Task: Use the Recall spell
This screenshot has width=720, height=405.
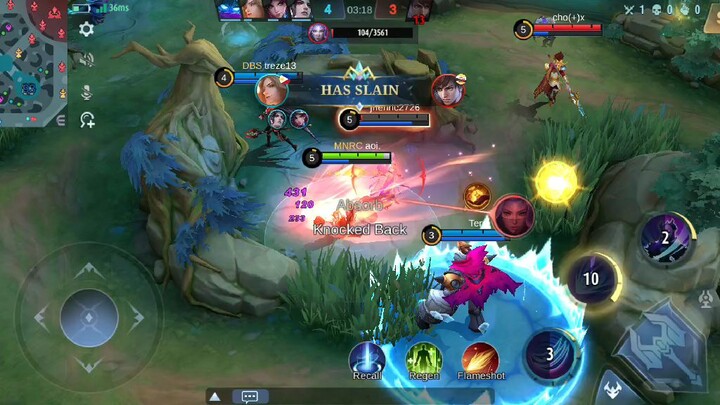Action: (x=367, y=358)
